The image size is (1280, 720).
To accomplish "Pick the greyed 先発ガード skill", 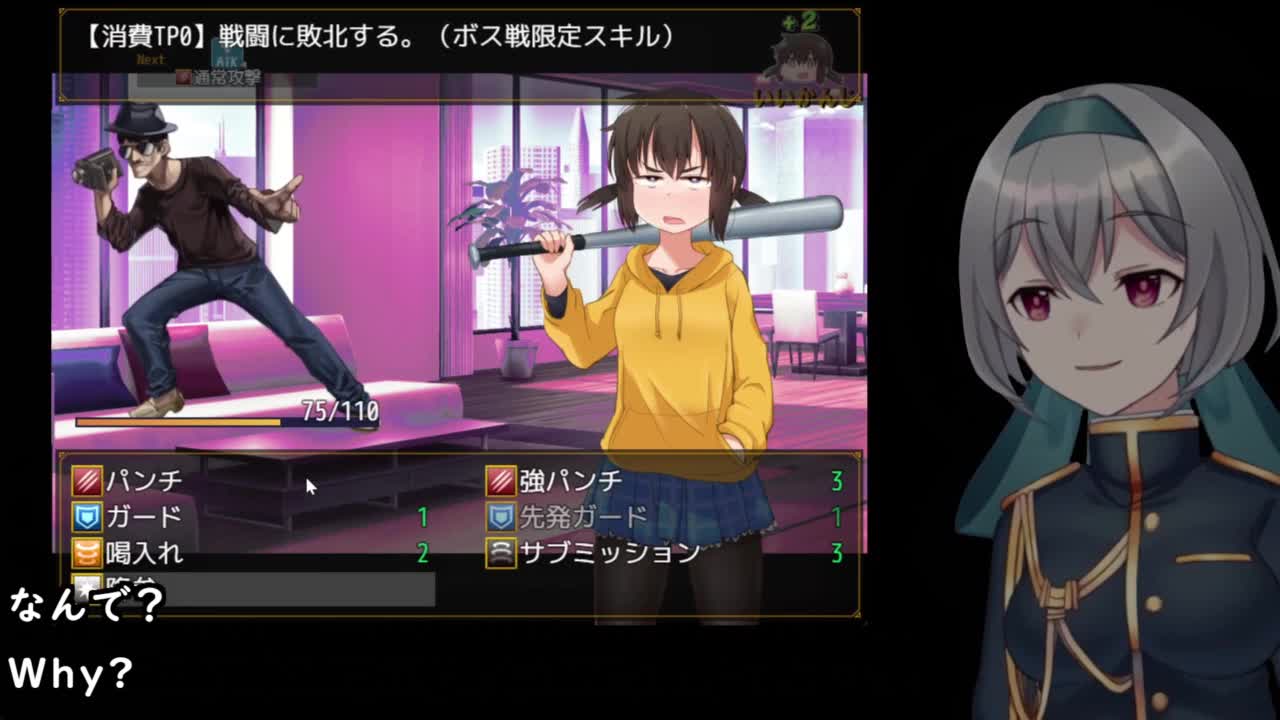I will [x=583, y=517].
